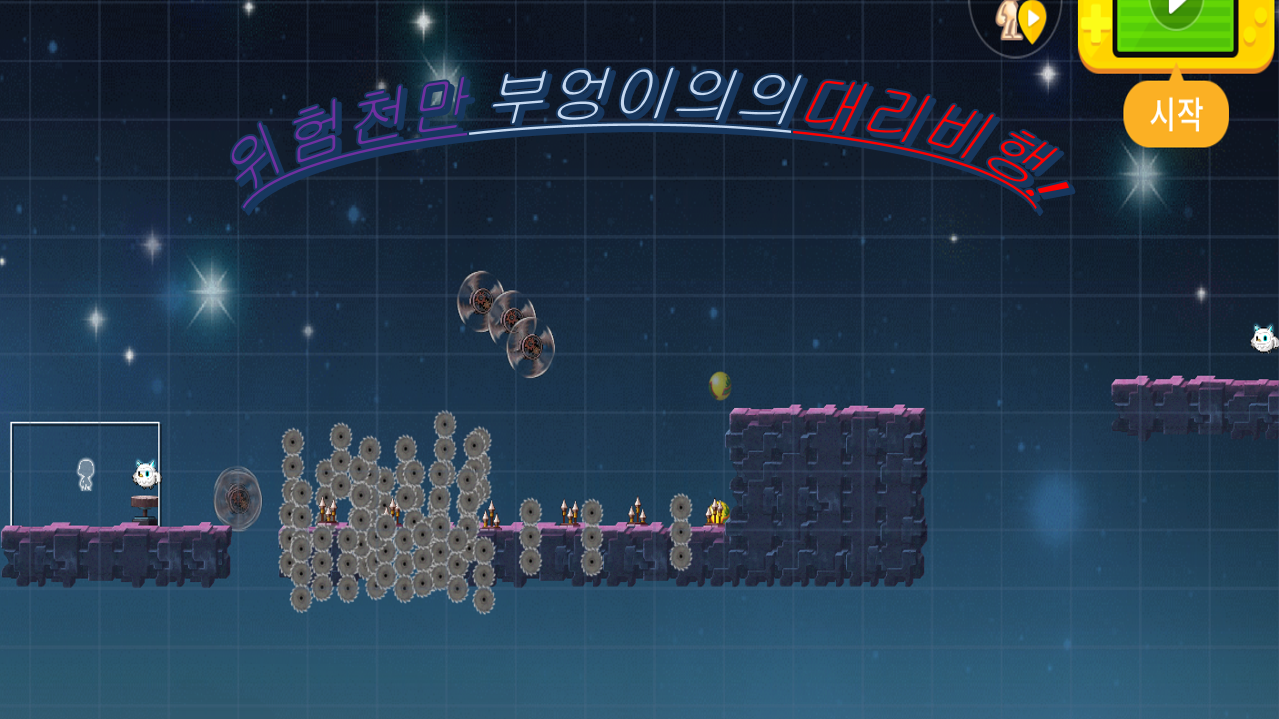The image size is (1279, 719).
Task: Click the character play-from-here icon
Action: tap(1016, 22)
